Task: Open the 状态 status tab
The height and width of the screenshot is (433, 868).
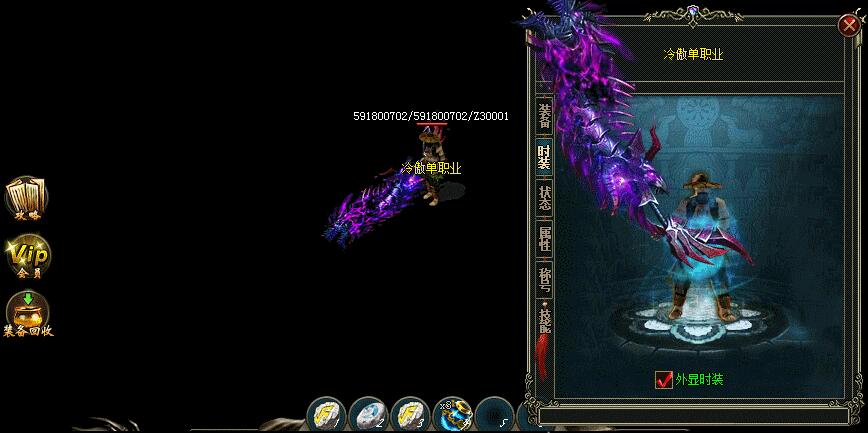Action: (544, 197)
